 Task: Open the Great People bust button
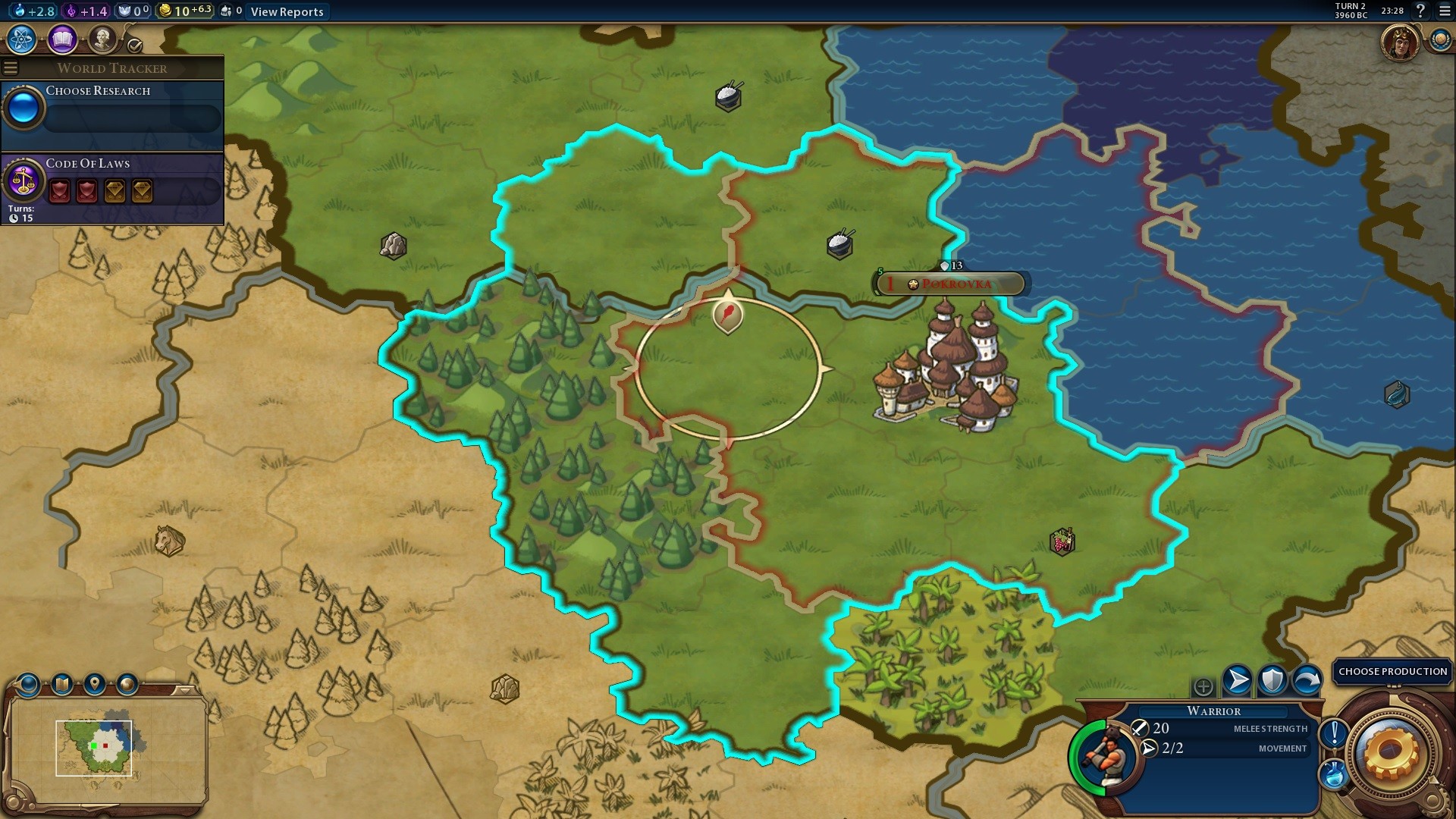tap(102, 39)
